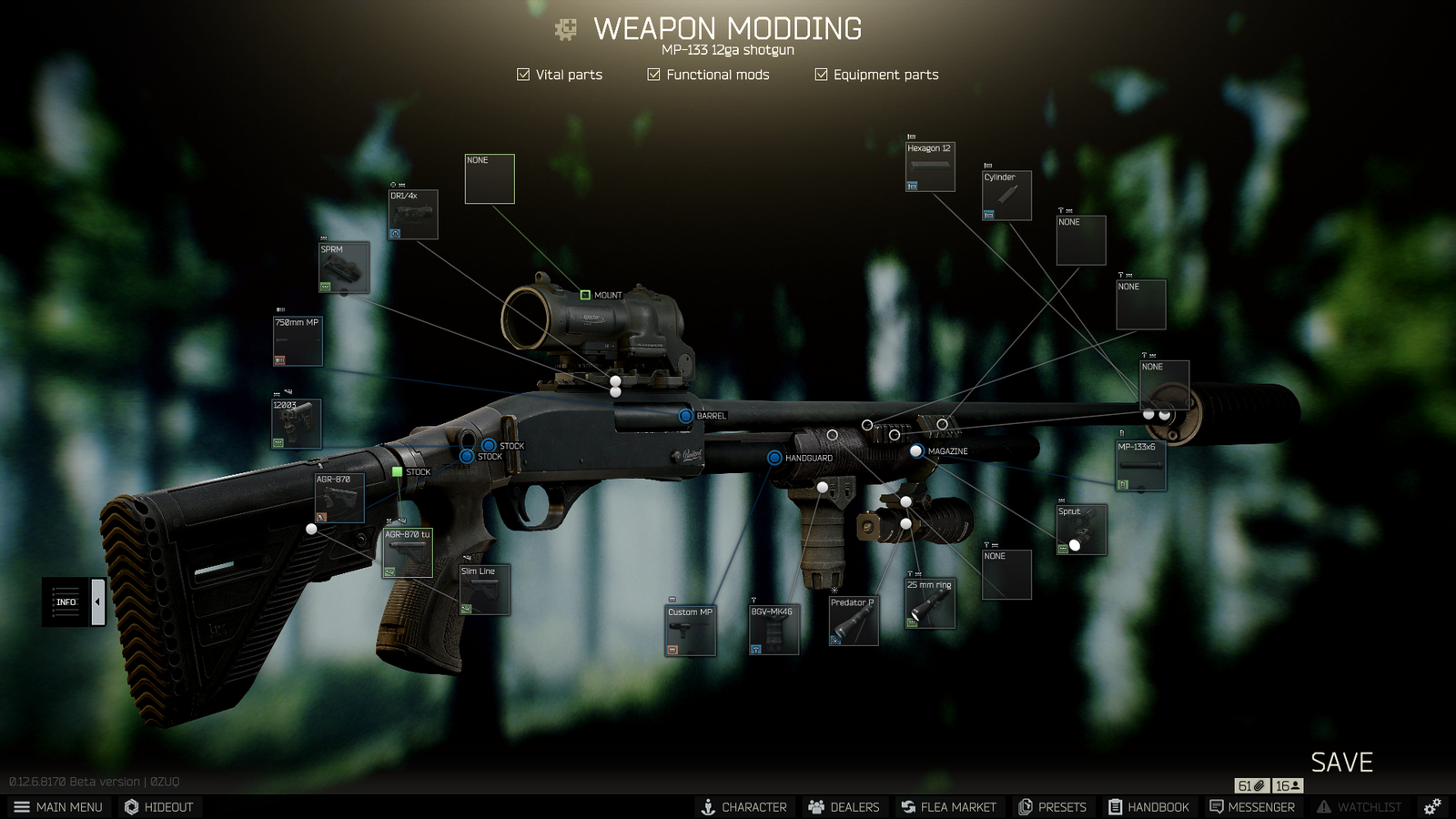This screenshot has width=1456, height=819.
Task: Open the Messenger
Action: click(x=1252, y=806)
